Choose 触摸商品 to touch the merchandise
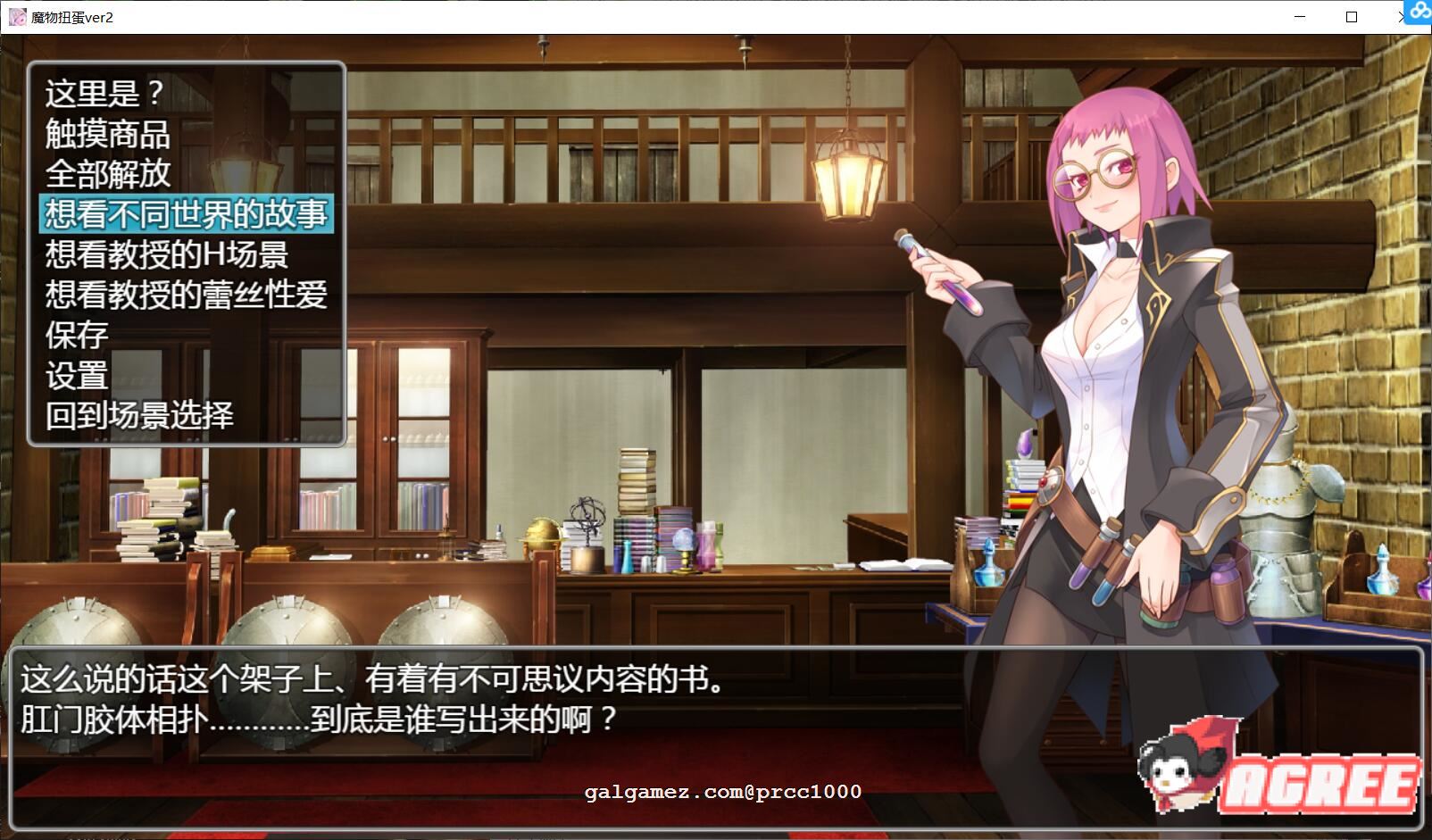This screenshot has width=1432, height=840. [x=108, y=135]
